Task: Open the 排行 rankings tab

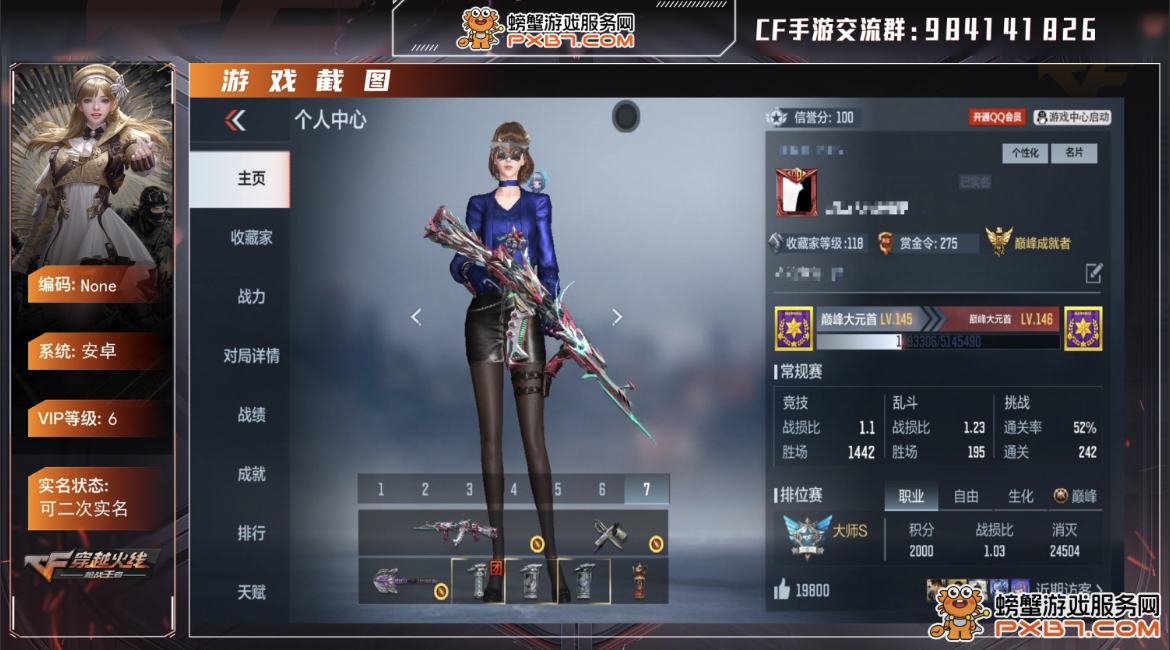Action: tap(251, 533)
